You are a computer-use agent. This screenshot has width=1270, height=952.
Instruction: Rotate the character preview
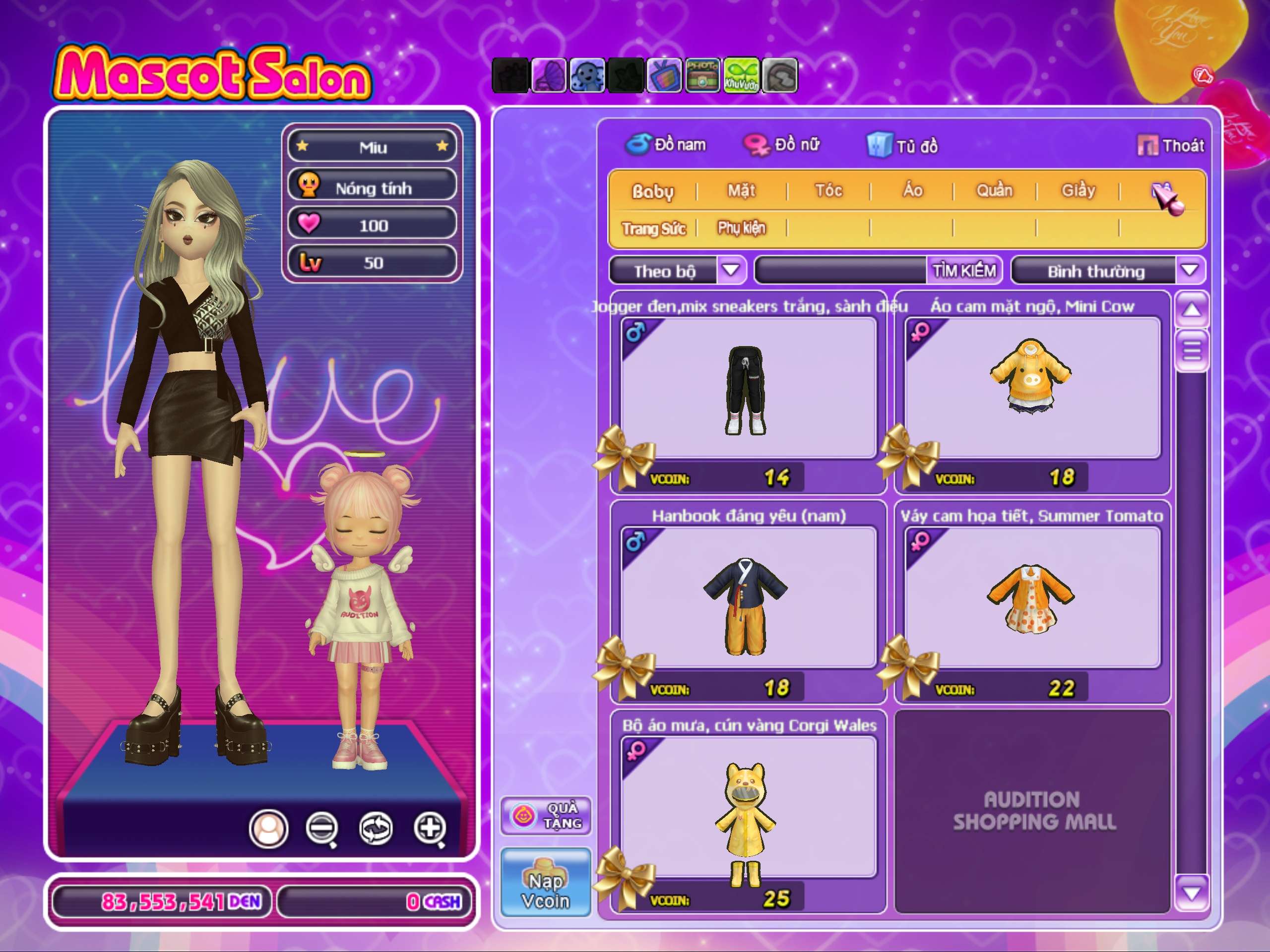376,828
